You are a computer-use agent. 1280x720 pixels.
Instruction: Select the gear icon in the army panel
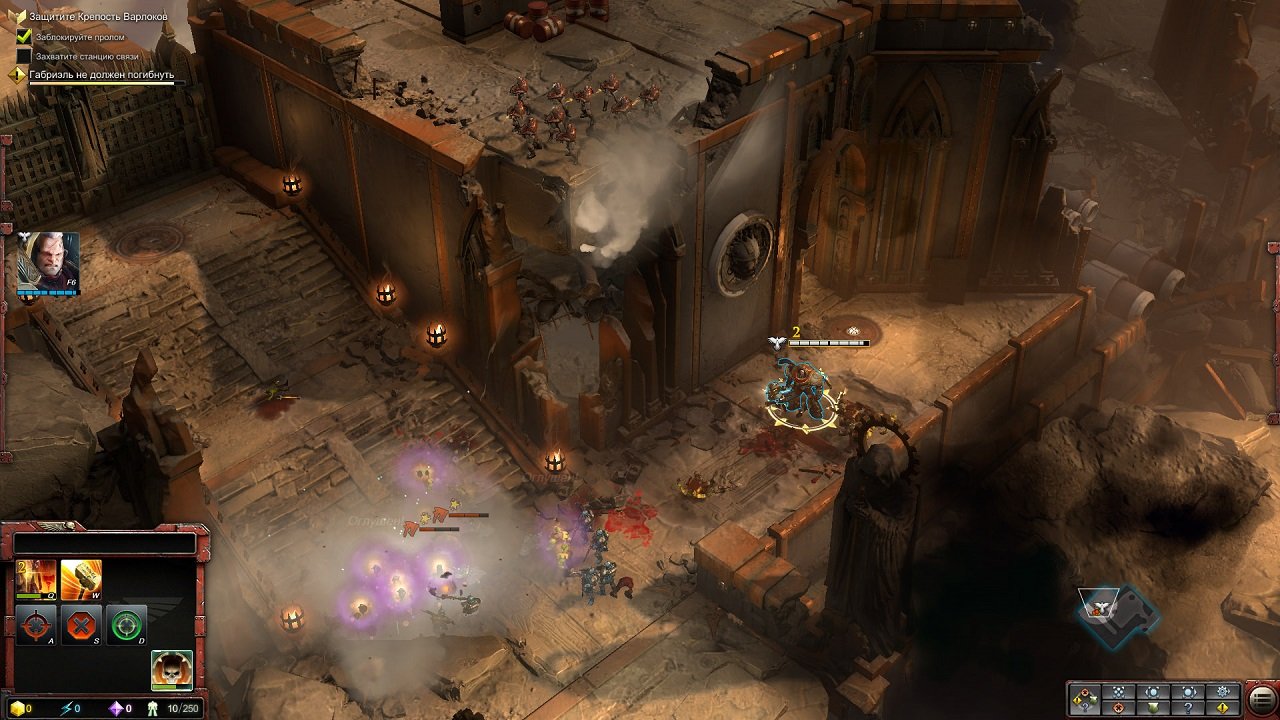1220,692
